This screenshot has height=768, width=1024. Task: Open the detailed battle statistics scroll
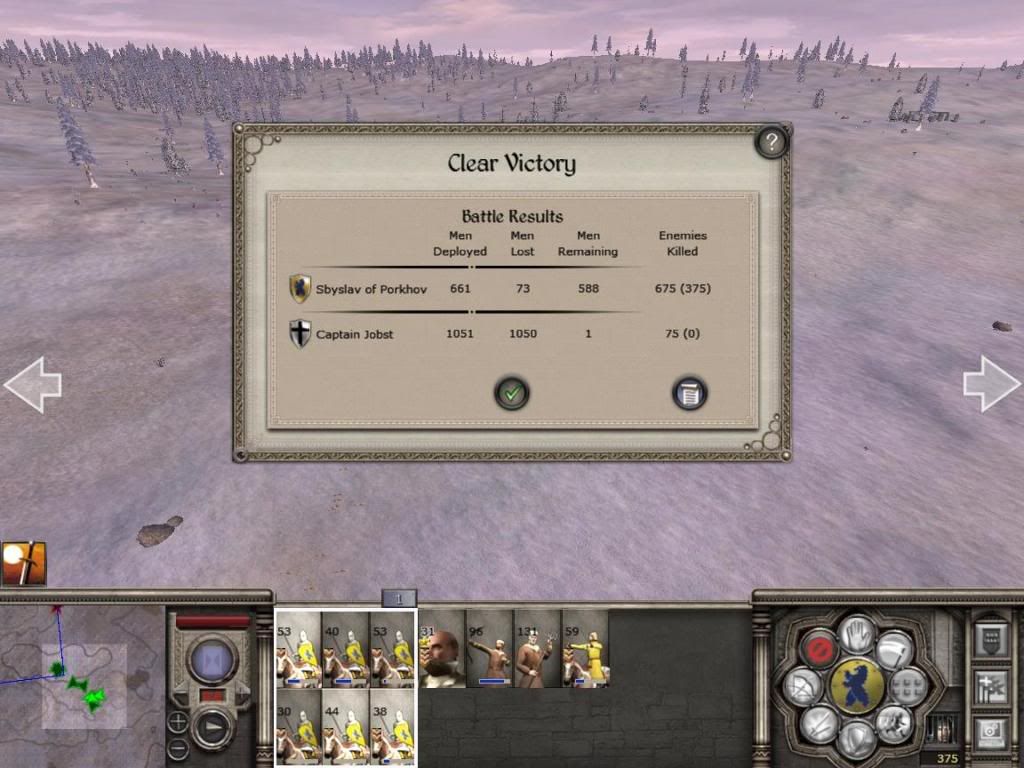(689, 393)
